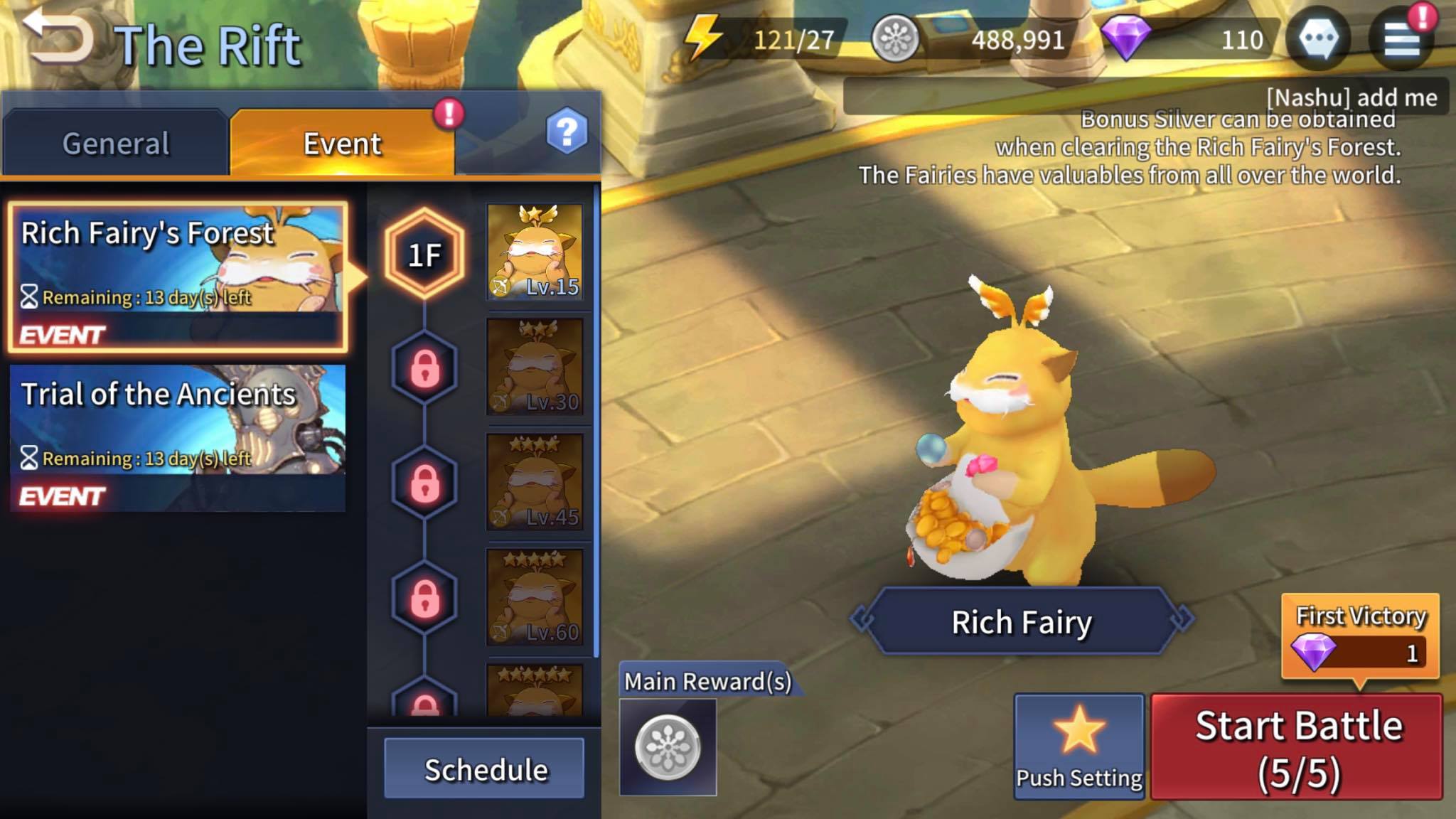
Task: Tap the purple gem currency icon
Action: tap(1125, 38)
